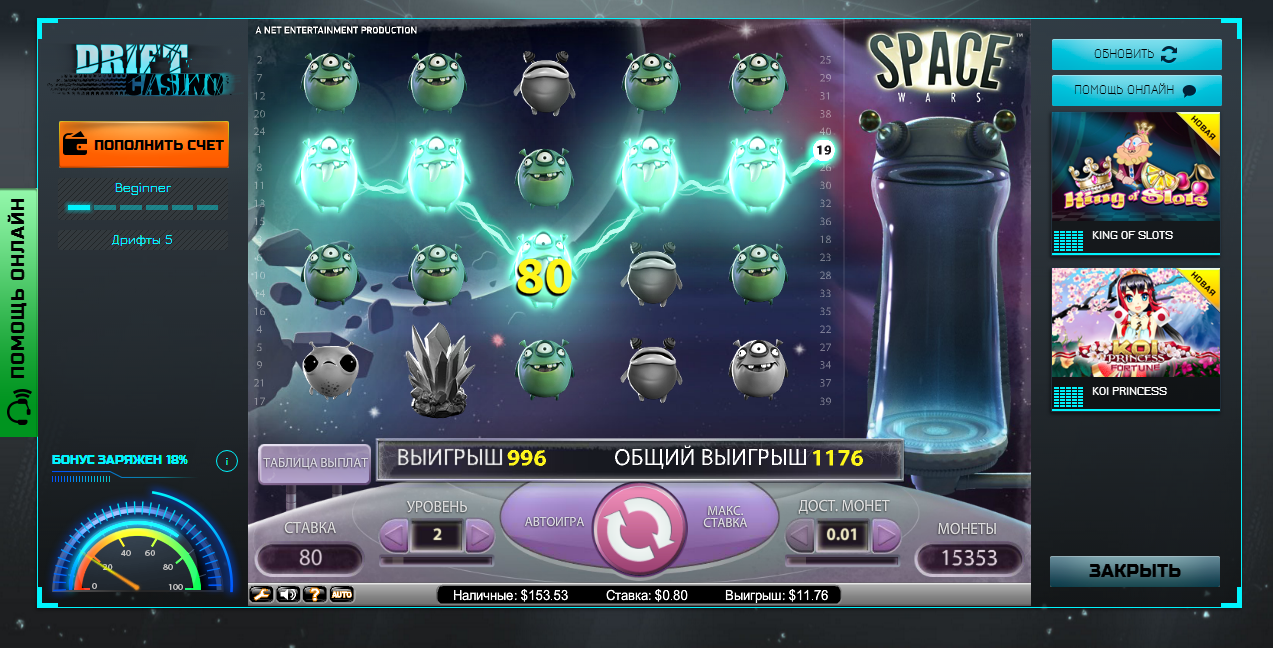Image resolution: width=1273 pixels, height=648 pixels.
Task: Open online help from the top-right button
Action: click(1136, 90)
